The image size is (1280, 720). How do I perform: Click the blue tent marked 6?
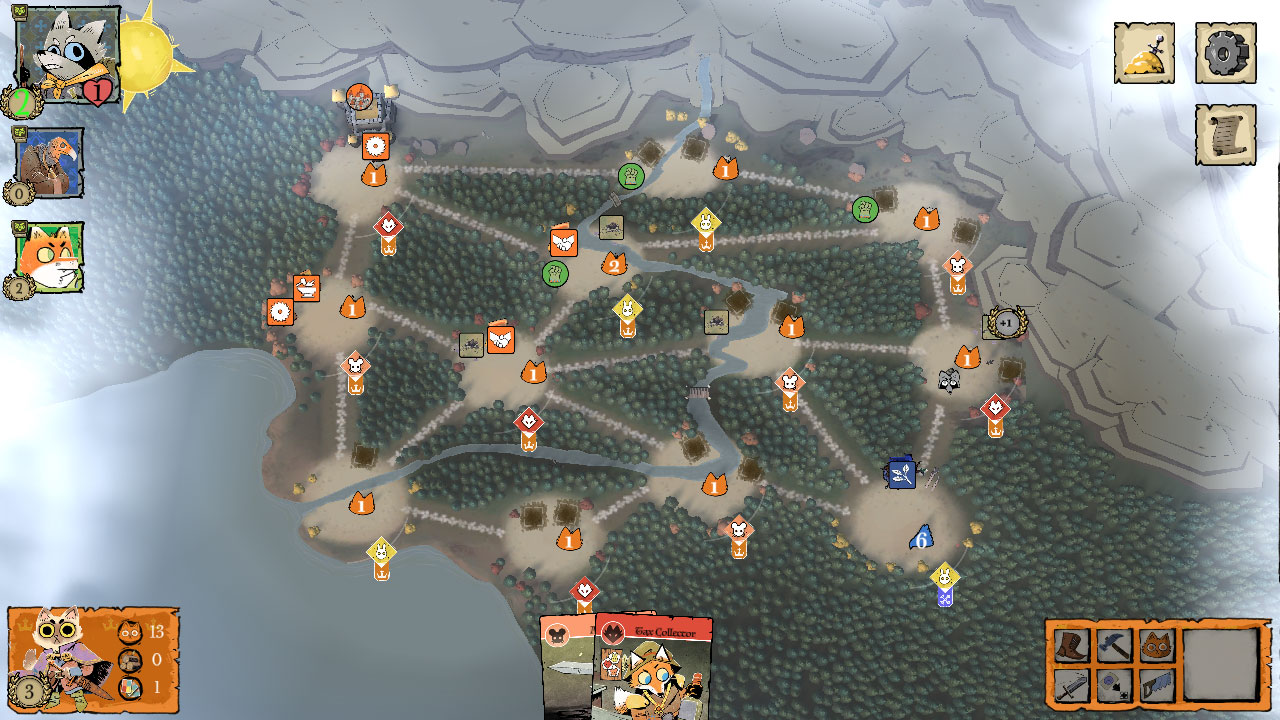(919, 538)
